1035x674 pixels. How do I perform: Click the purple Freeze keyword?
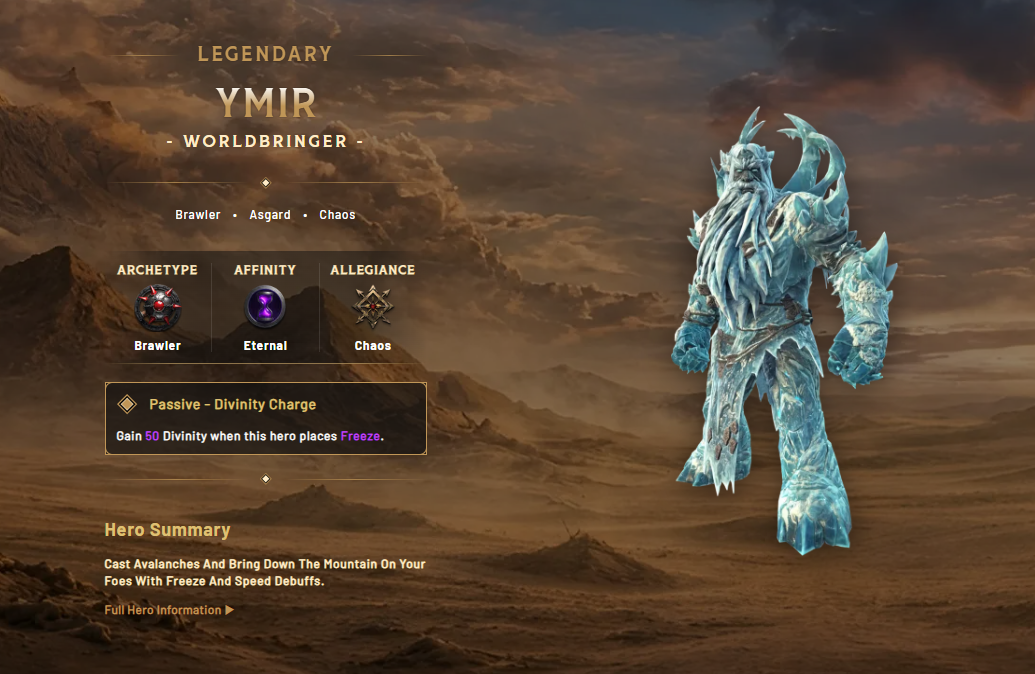pyautogui.click(x=360, y=437)
